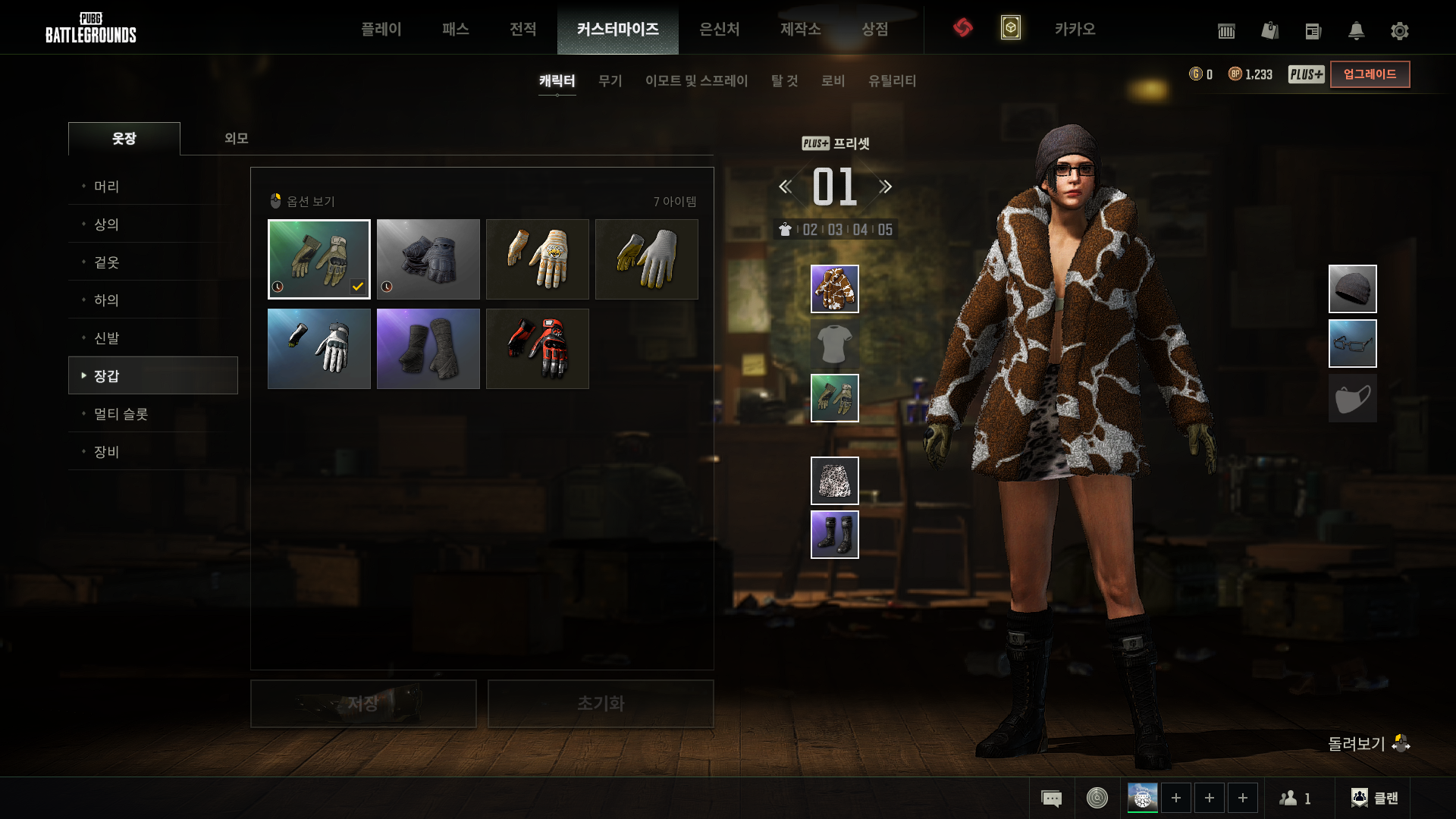Click the 초기화 reset button
The height and width of the screenshot is (819, 1456).
click(600, 704)
